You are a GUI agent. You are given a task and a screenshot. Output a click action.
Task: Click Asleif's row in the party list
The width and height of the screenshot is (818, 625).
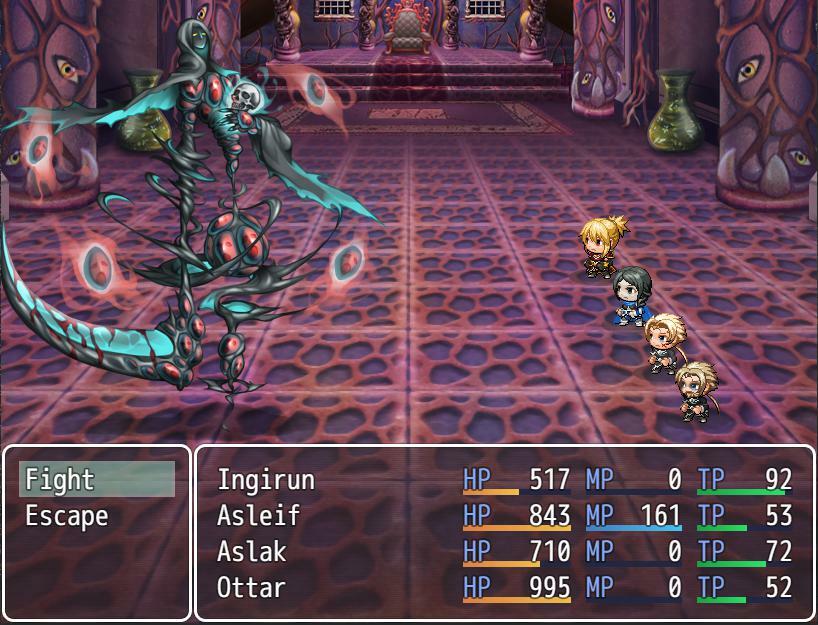point(504,516)
